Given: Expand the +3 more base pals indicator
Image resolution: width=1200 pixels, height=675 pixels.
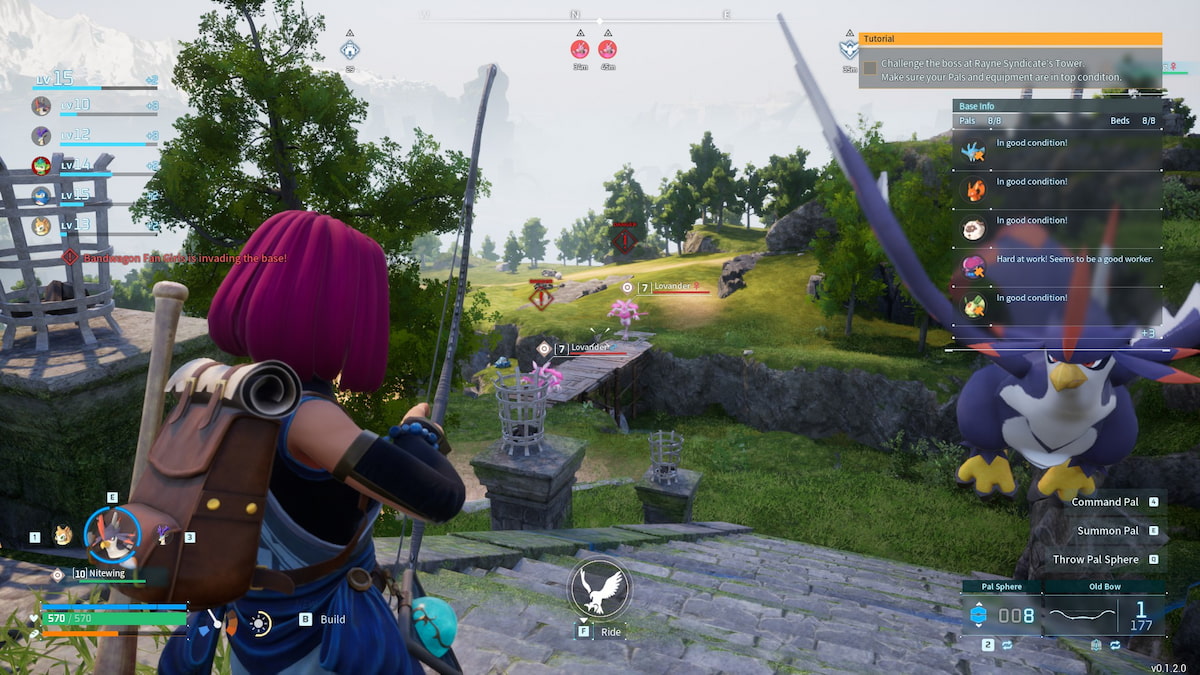Looking at the screenshot, I should point(1148,333).
